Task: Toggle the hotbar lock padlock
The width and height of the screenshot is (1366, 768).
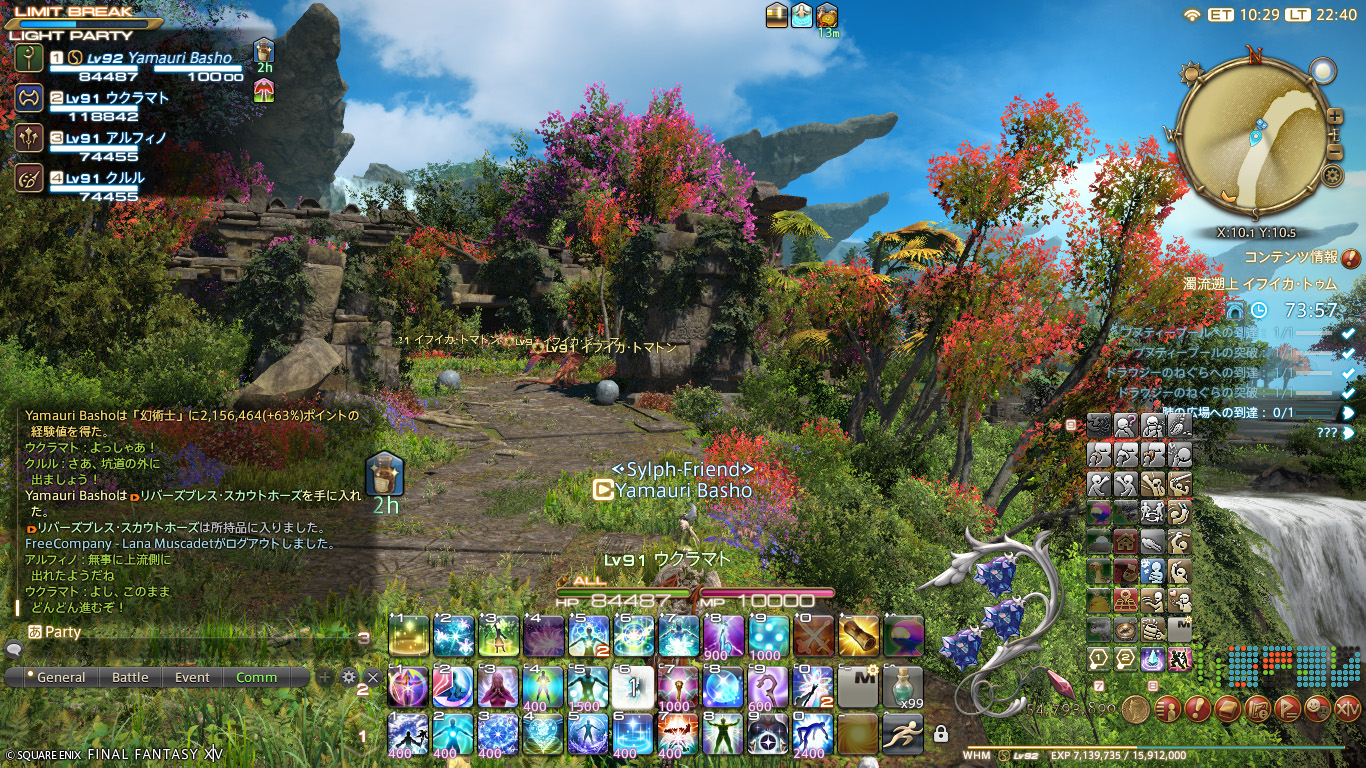Action: [x=940, y=734]
